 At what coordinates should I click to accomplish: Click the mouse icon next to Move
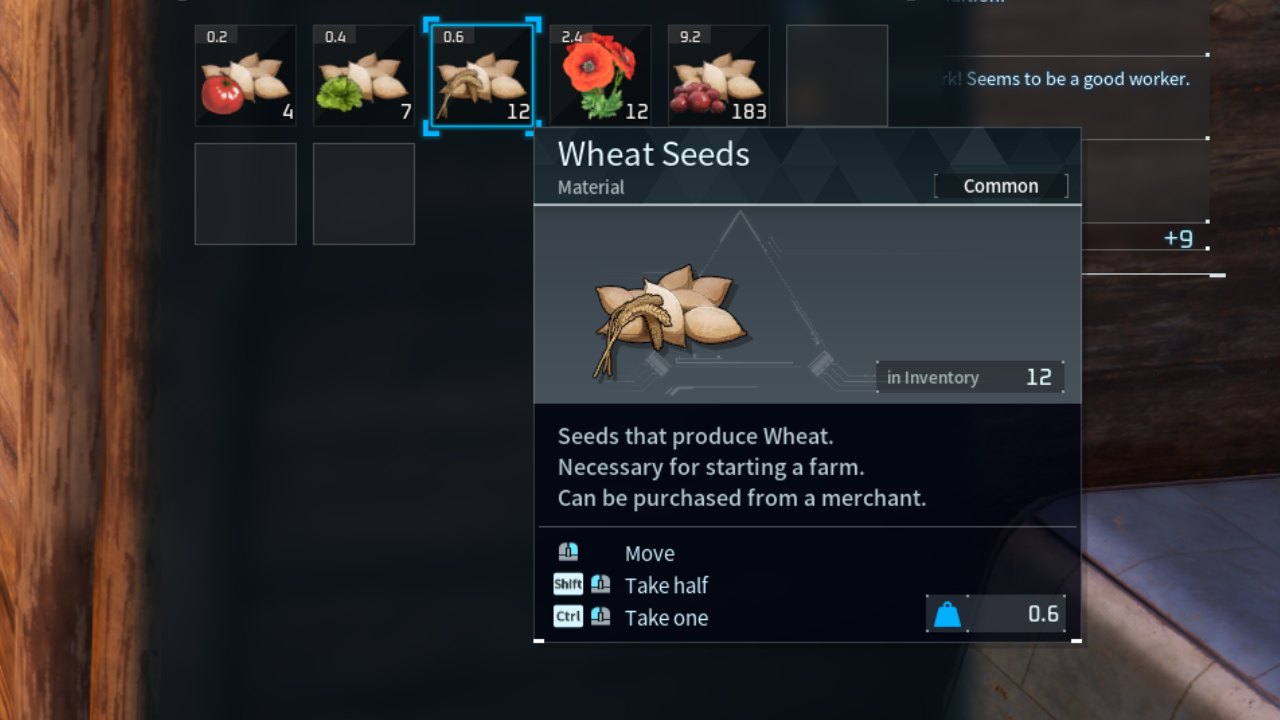tap(570, 553)
